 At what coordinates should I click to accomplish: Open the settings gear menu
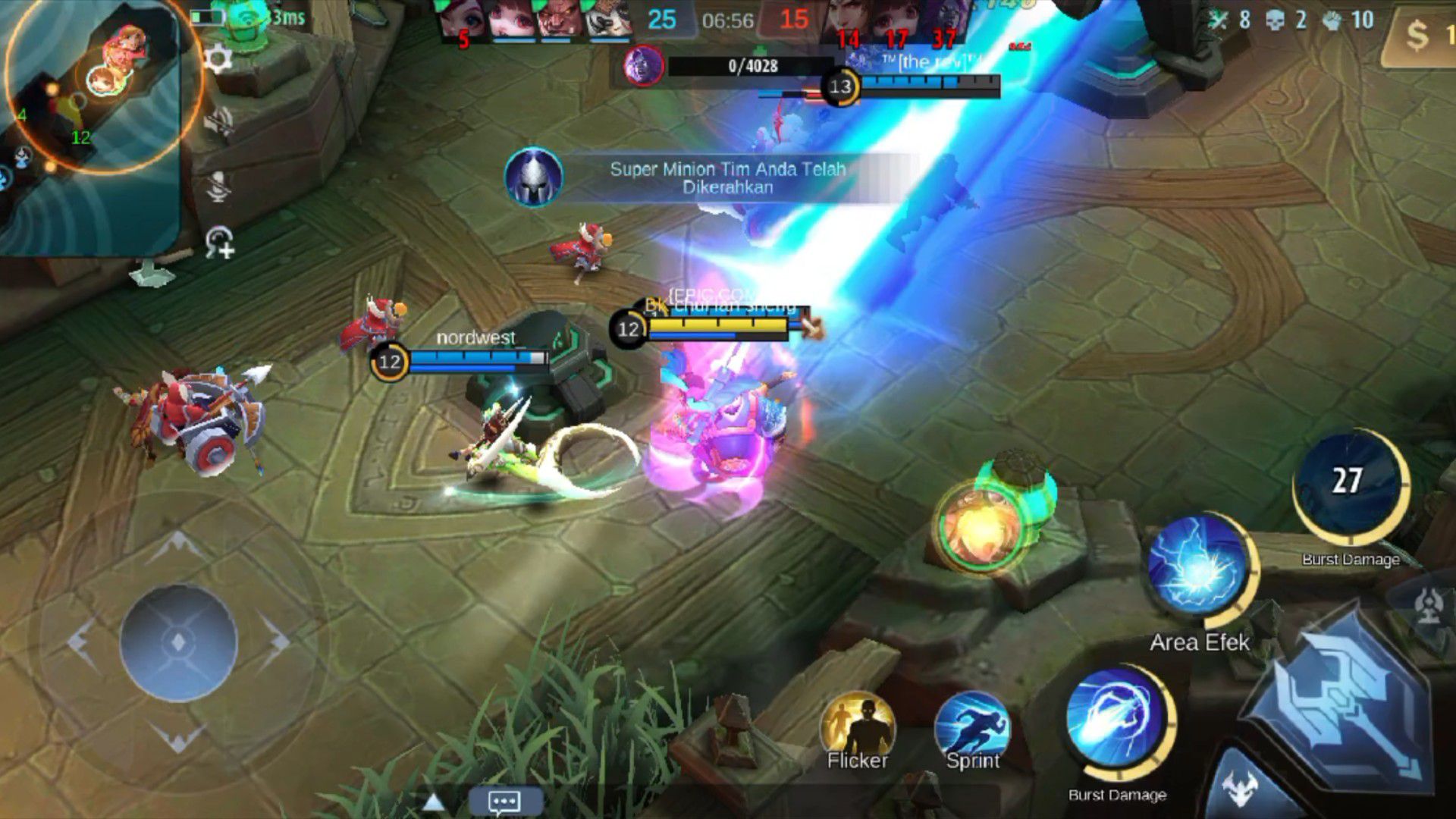(218, 59)
